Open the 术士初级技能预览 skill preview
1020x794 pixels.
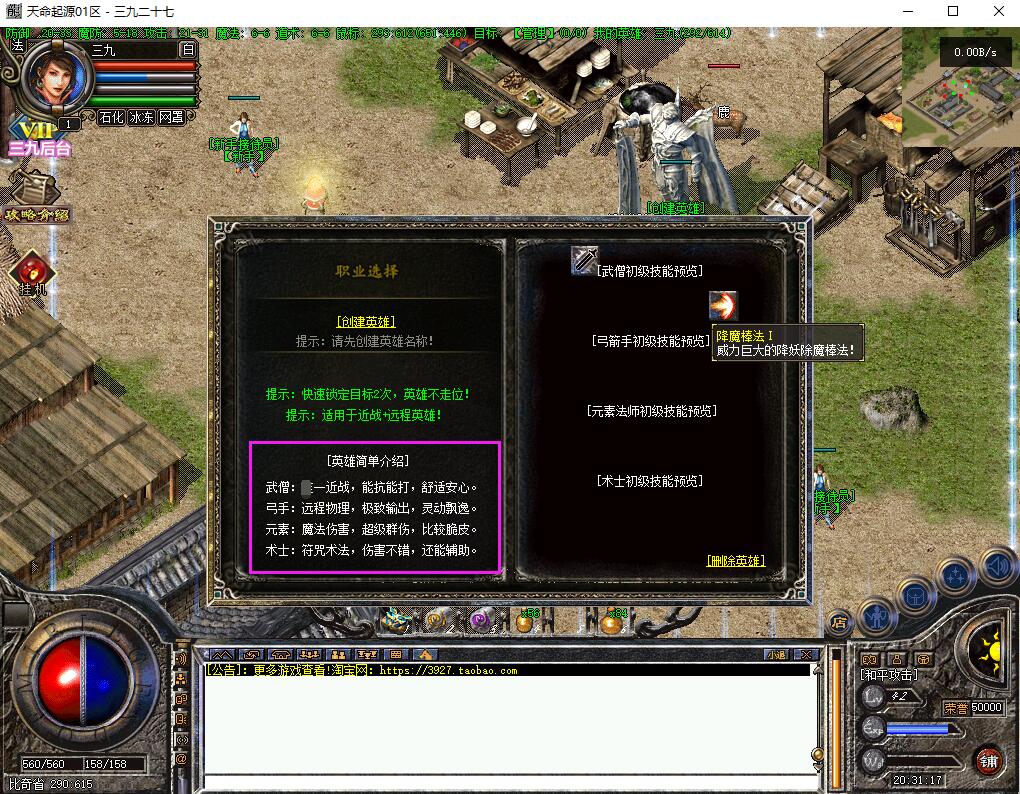650,481
